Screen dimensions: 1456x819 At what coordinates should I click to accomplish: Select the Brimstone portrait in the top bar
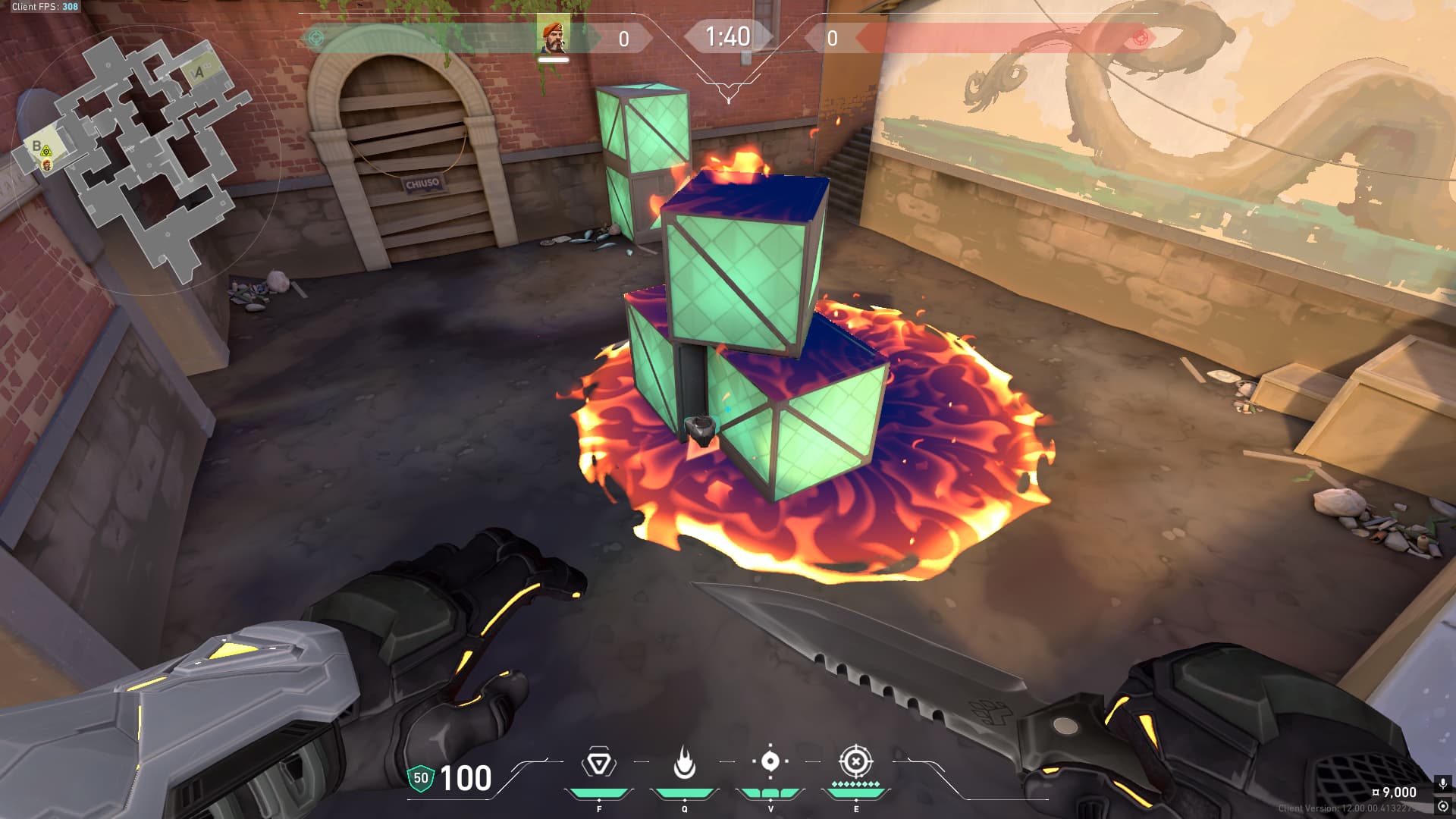[553, 37]
